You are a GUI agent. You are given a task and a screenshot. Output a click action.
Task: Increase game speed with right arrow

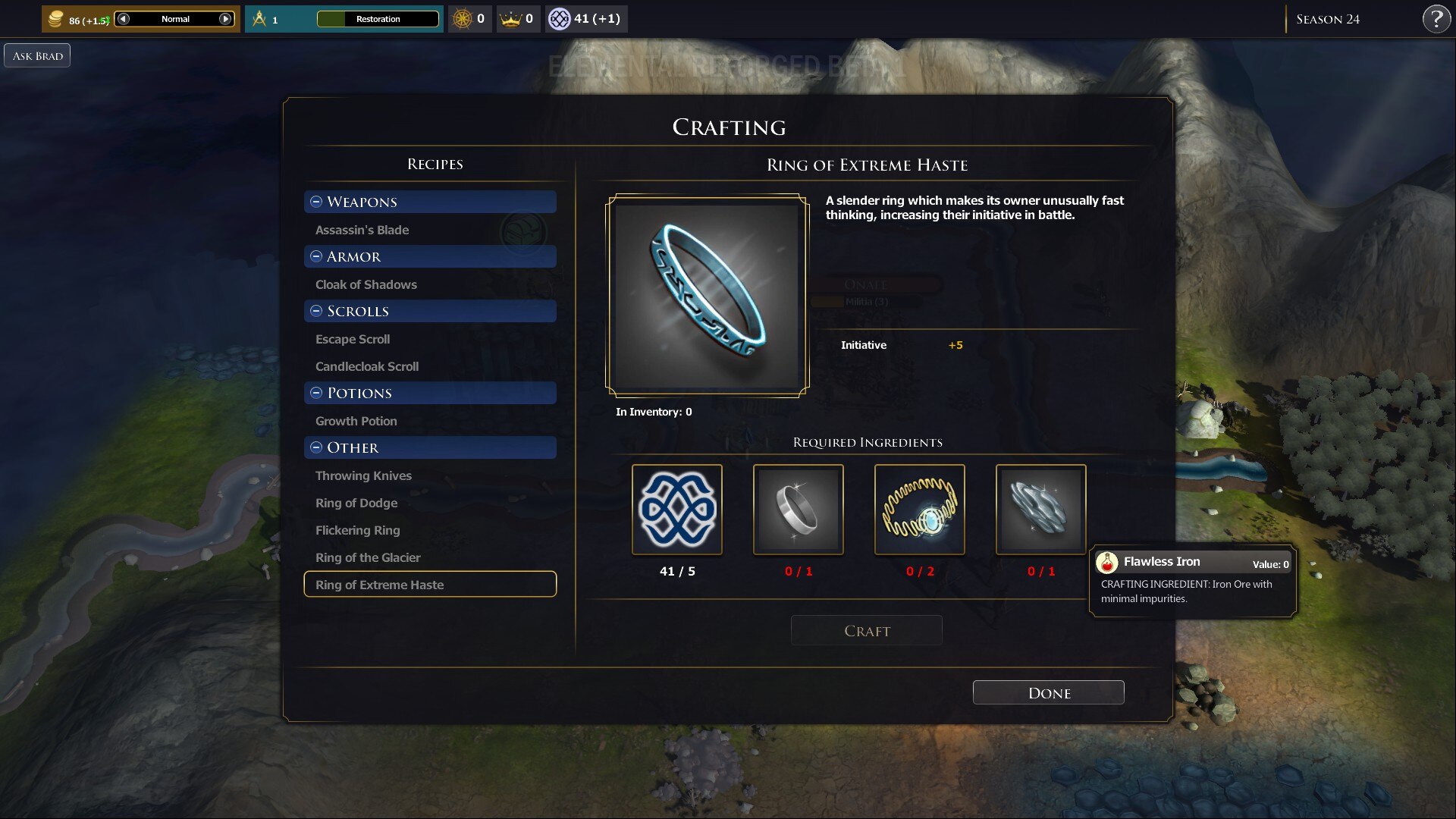(x=225, y=19)
